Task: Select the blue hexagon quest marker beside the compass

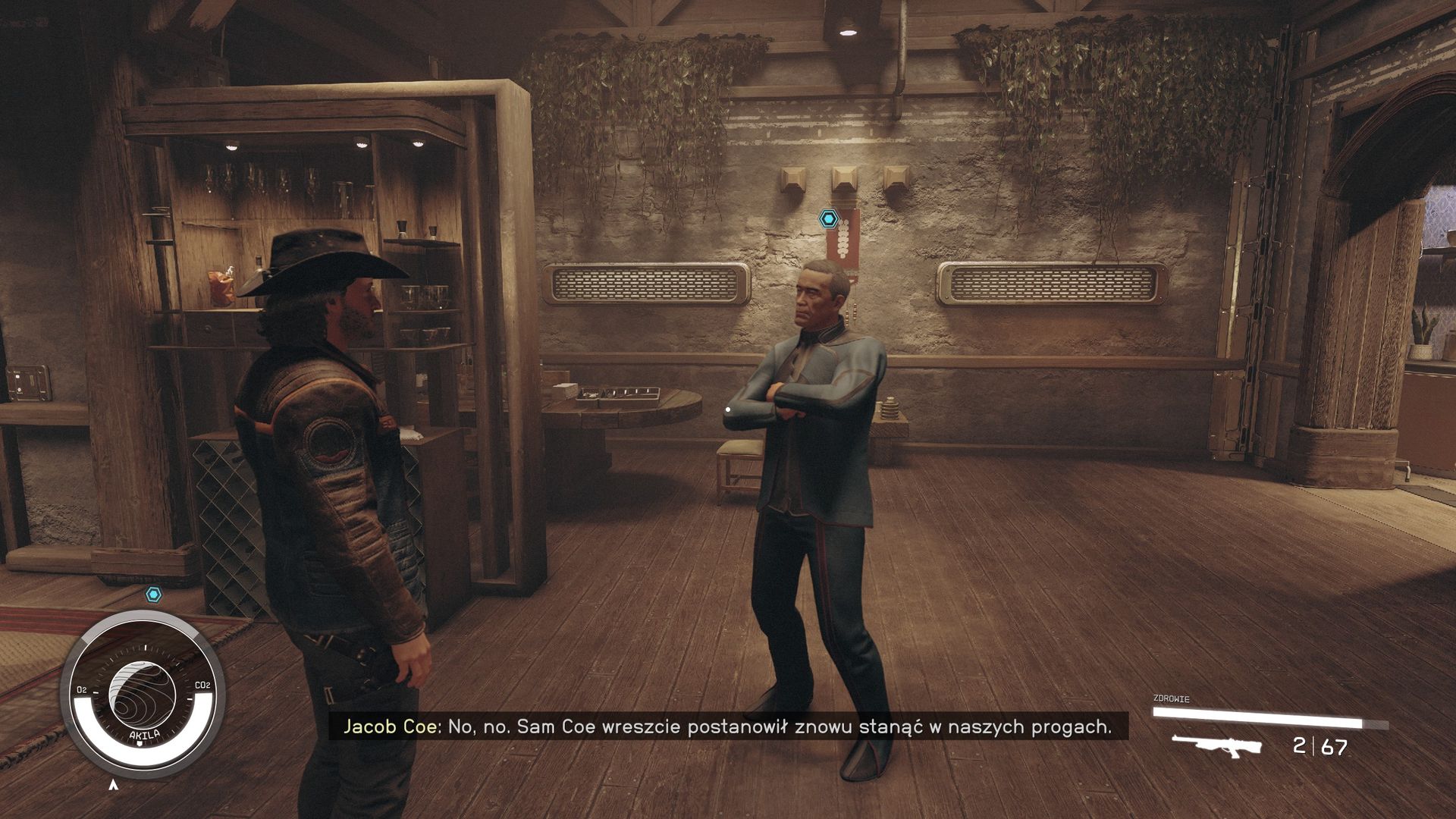Action: (154, 595)
